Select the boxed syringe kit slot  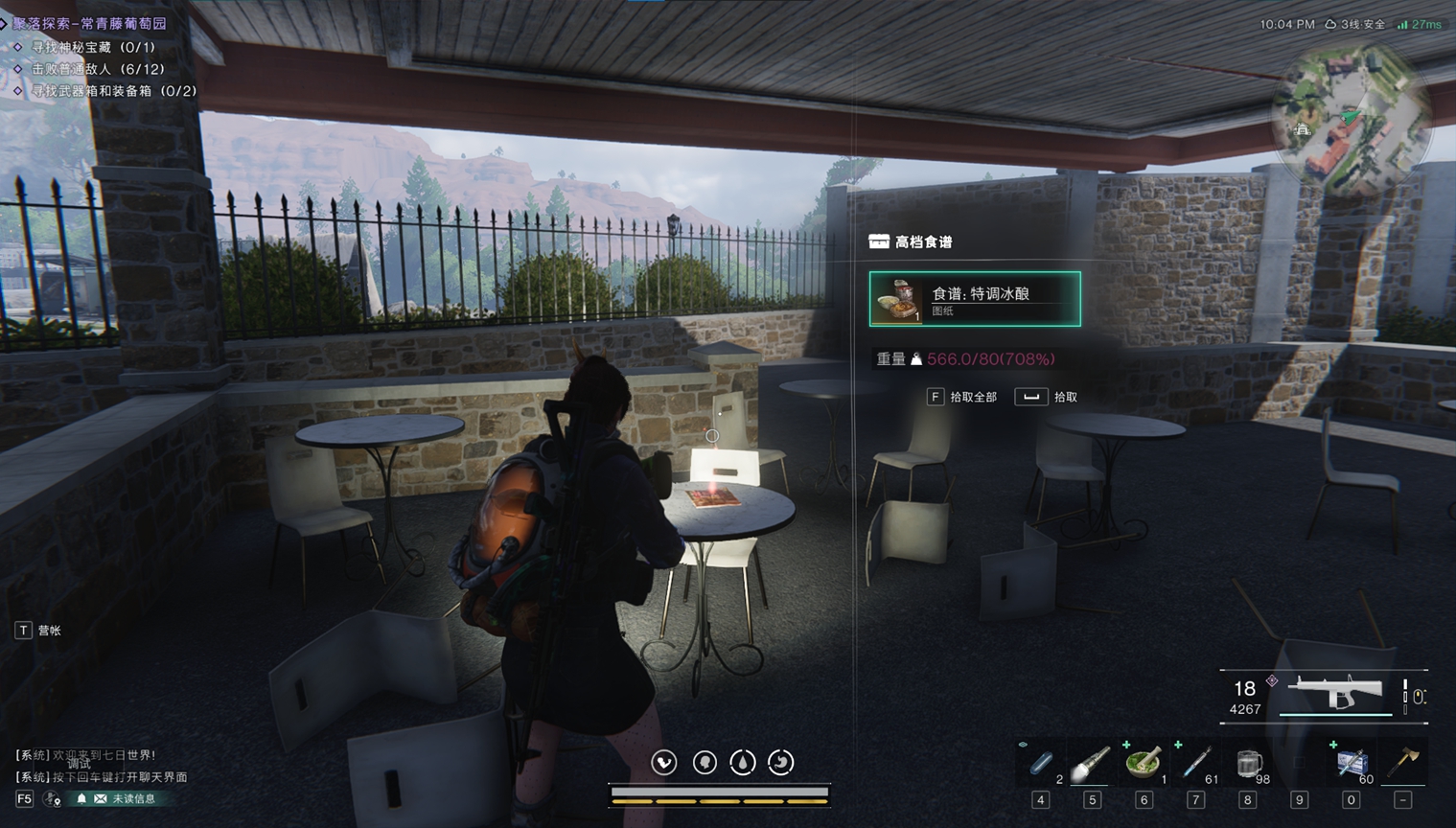pyautogui.click(x=1352, y=764)
